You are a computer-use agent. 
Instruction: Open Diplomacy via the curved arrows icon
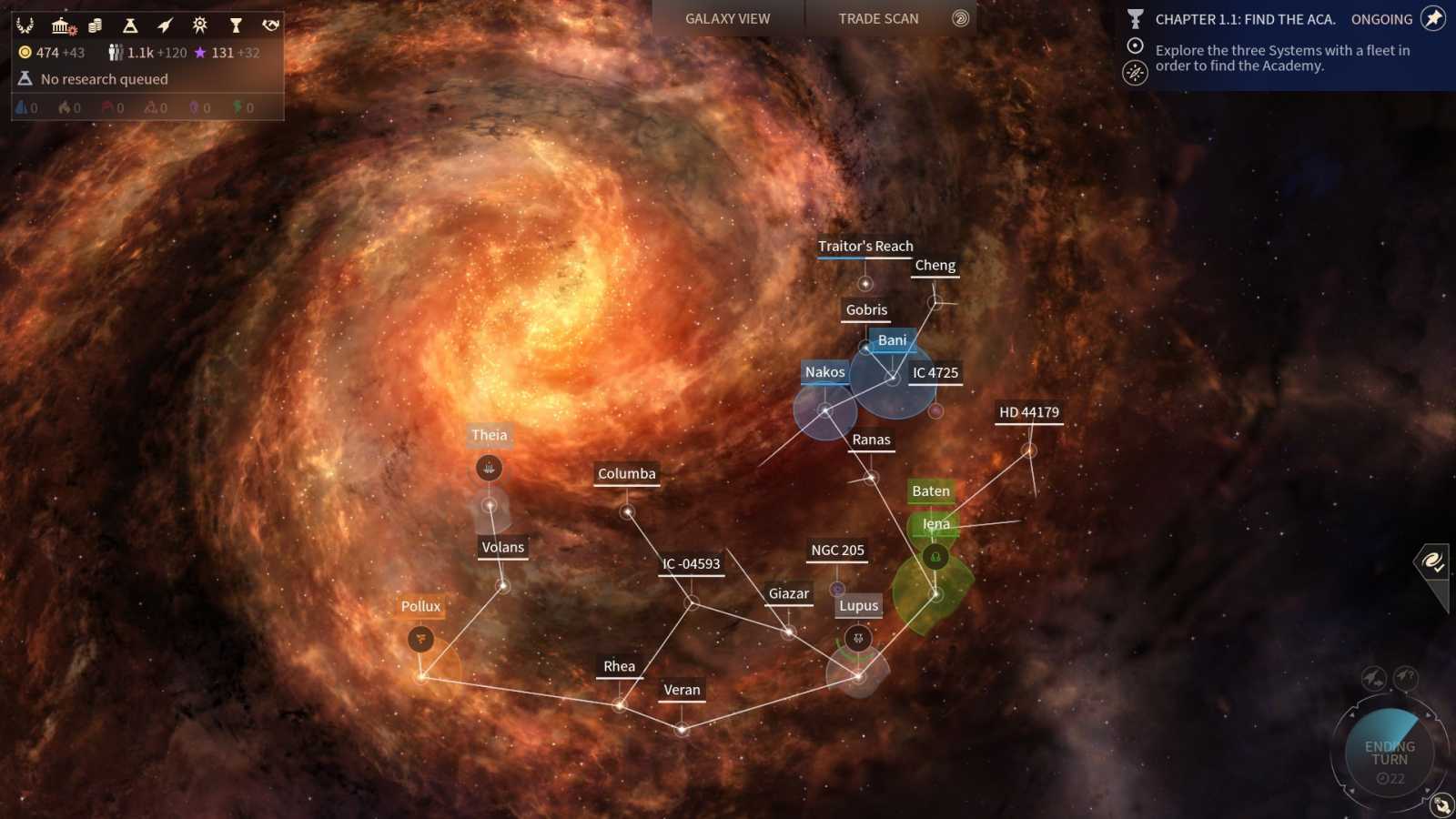(x=269, y=25)
